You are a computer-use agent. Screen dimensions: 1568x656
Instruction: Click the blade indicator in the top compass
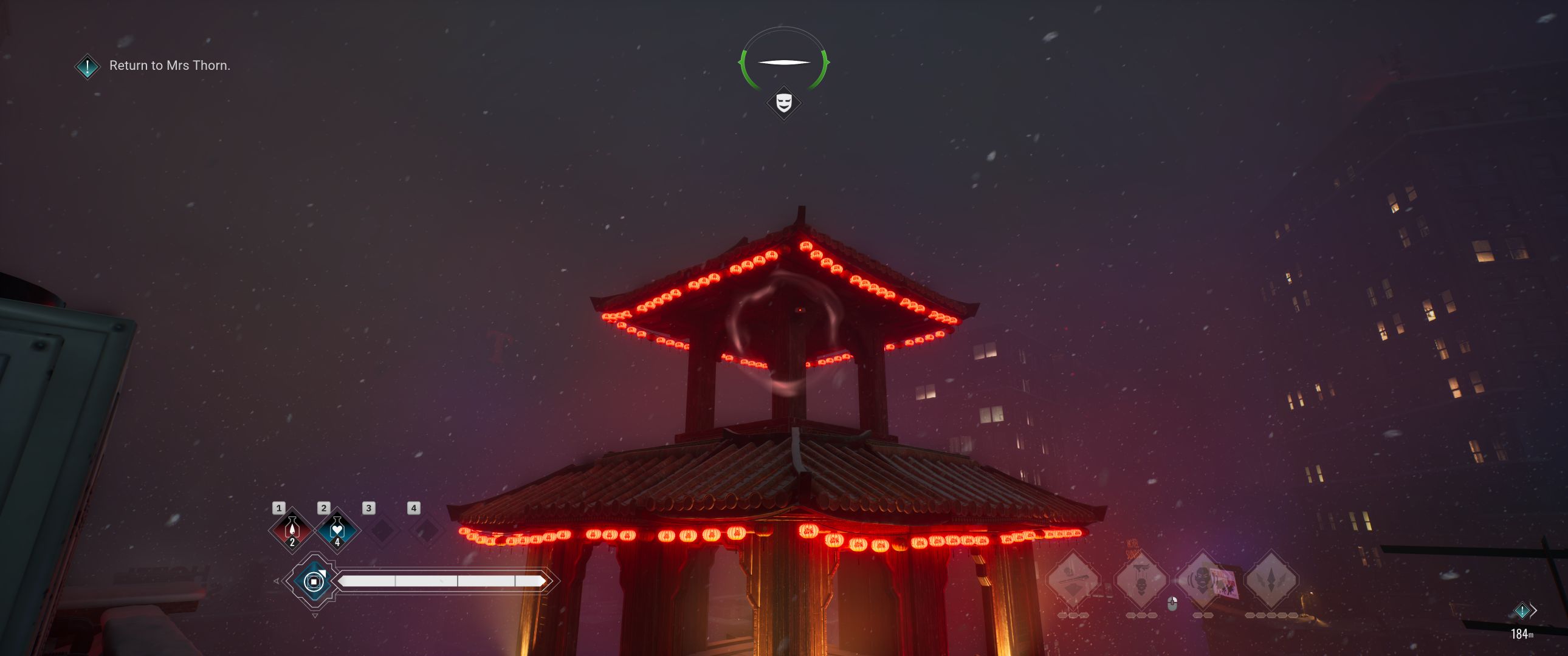tap(784, 61)
